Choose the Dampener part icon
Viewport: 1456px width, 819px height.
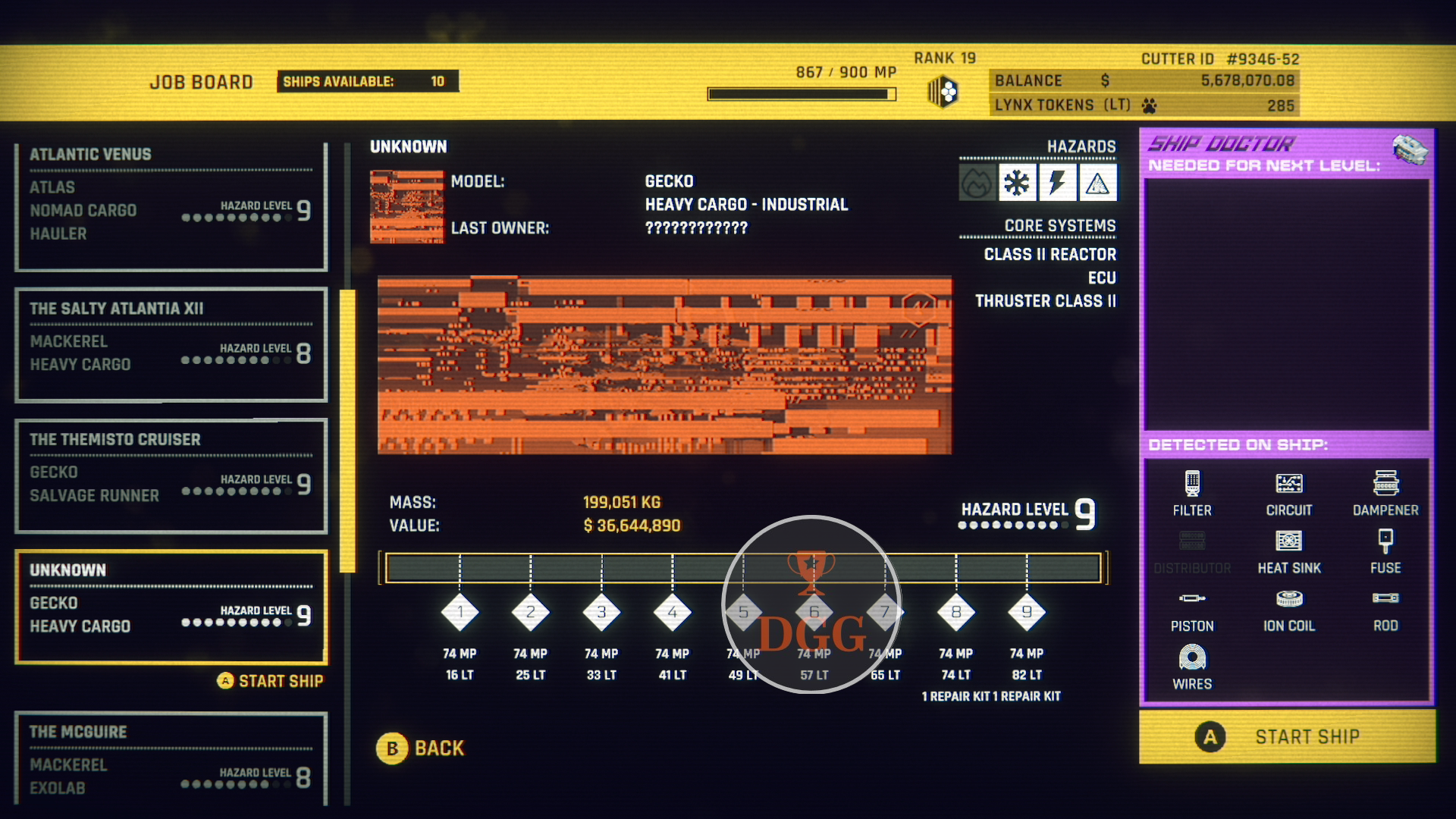point(1385,483)
